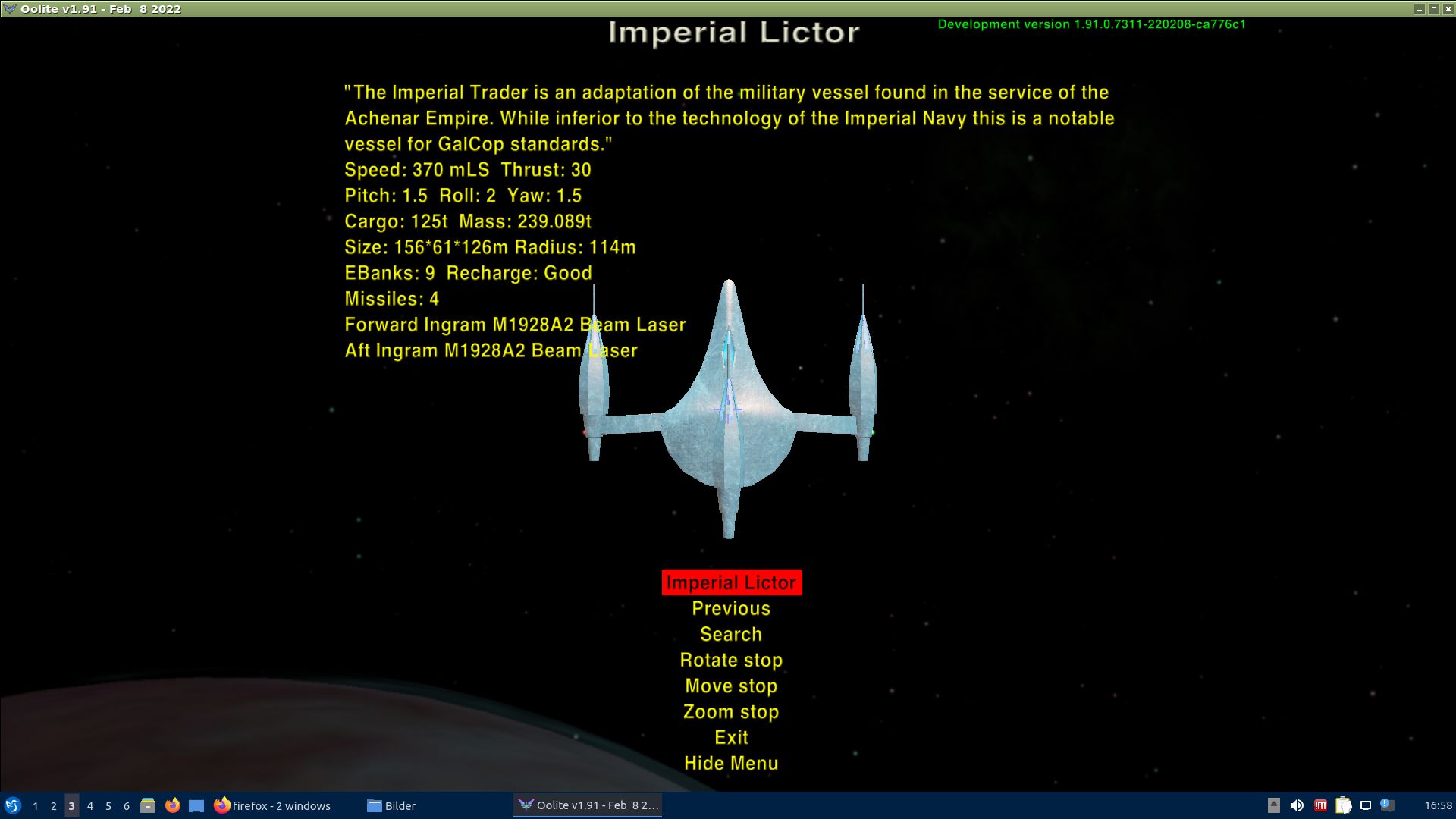Exit the ship library
The height and width of the screenshot is (819, 1456).
click(731, 737)
